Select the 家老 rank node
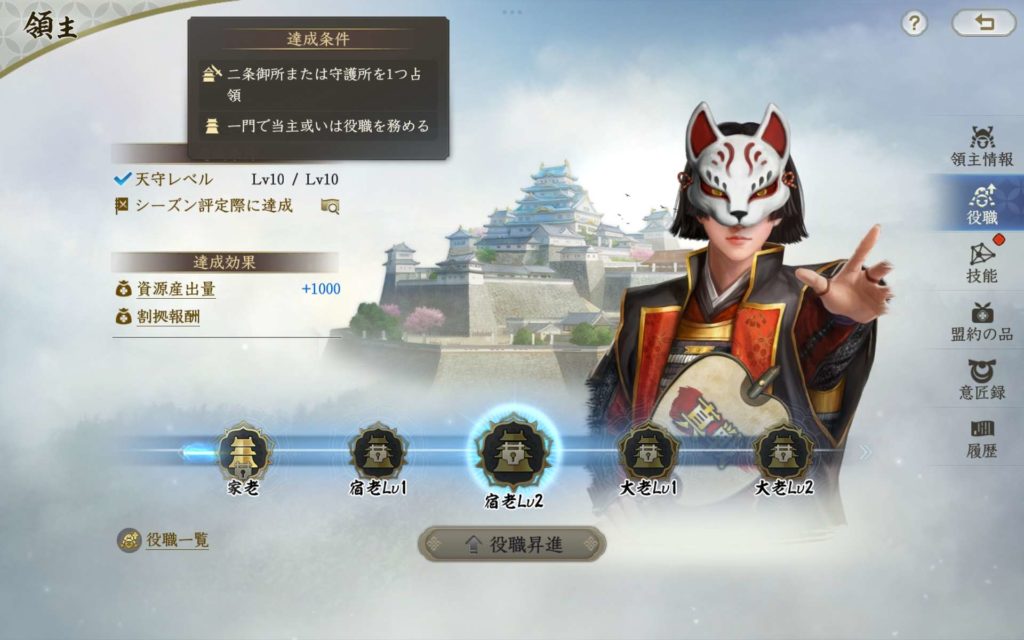Viewport: 1024px width, 640px height. pos(244,454)
